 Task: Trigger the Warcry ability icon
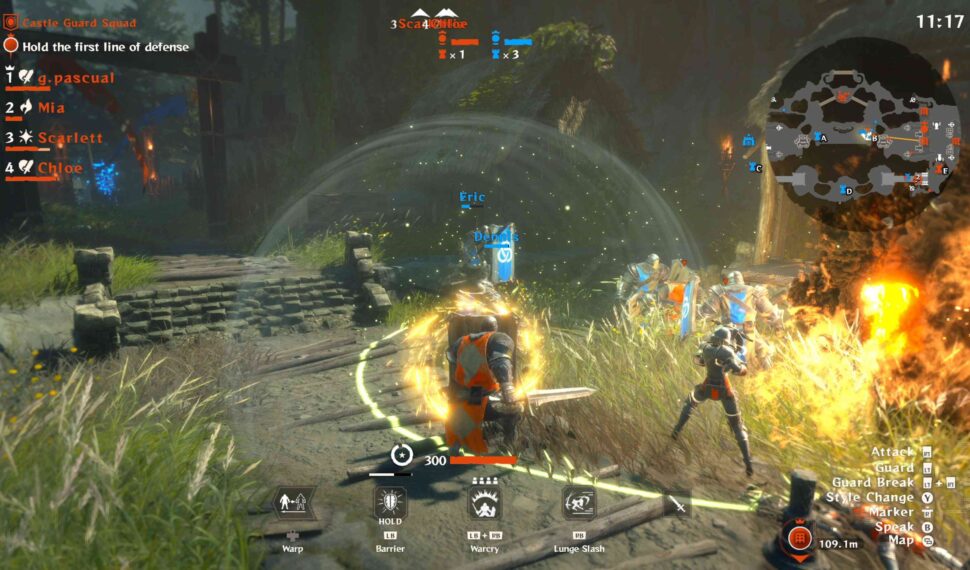tap(486, 503)
